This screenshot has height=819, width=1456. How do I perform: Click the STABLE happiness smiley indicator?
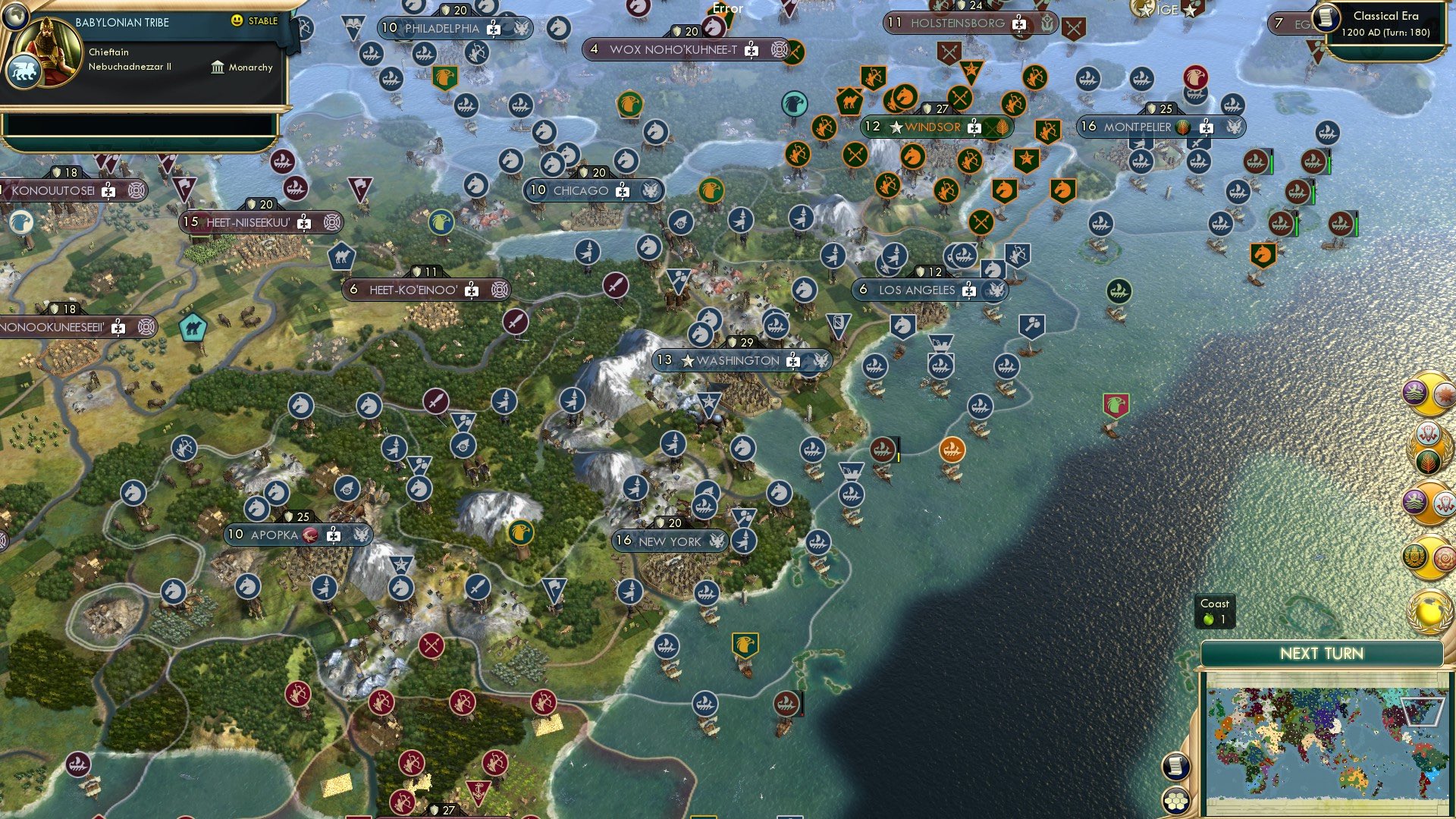click(238, 22)
